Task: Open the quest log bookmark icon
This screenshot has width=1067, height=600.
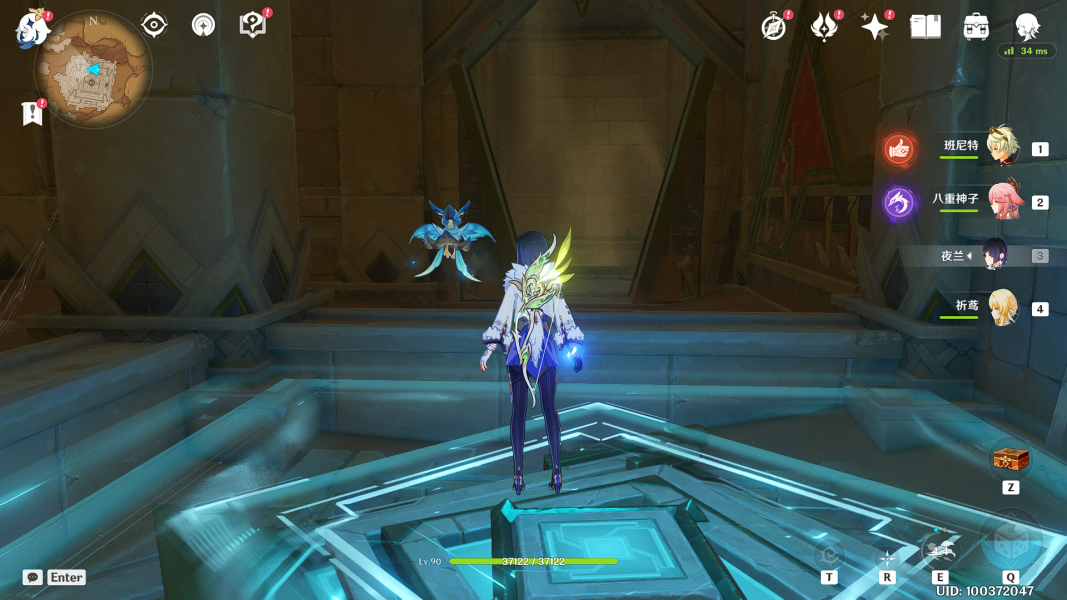Action: coord(33,113)
